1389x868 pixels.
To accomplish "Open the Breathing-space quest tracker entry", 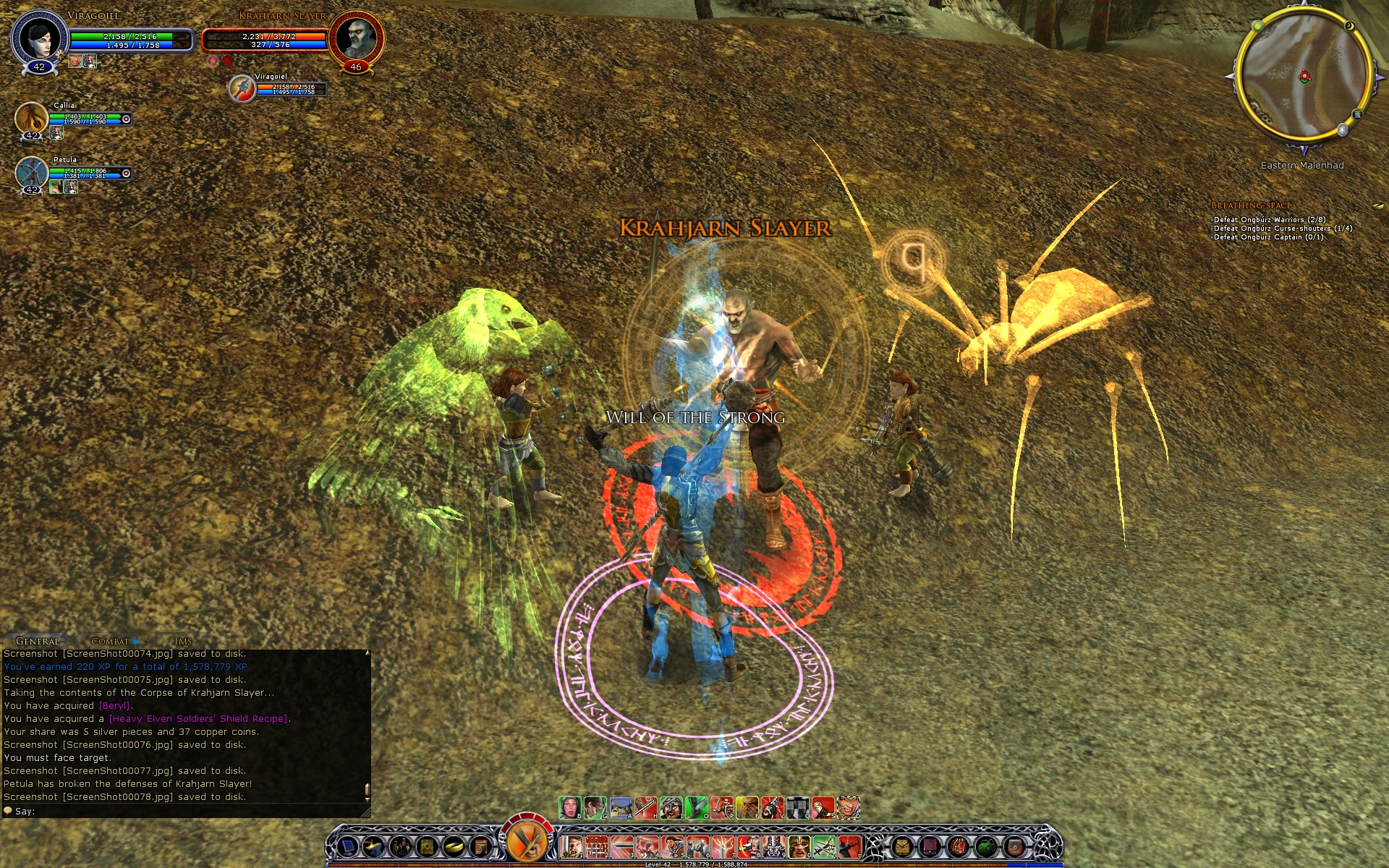I will [x=1251, y=205].
